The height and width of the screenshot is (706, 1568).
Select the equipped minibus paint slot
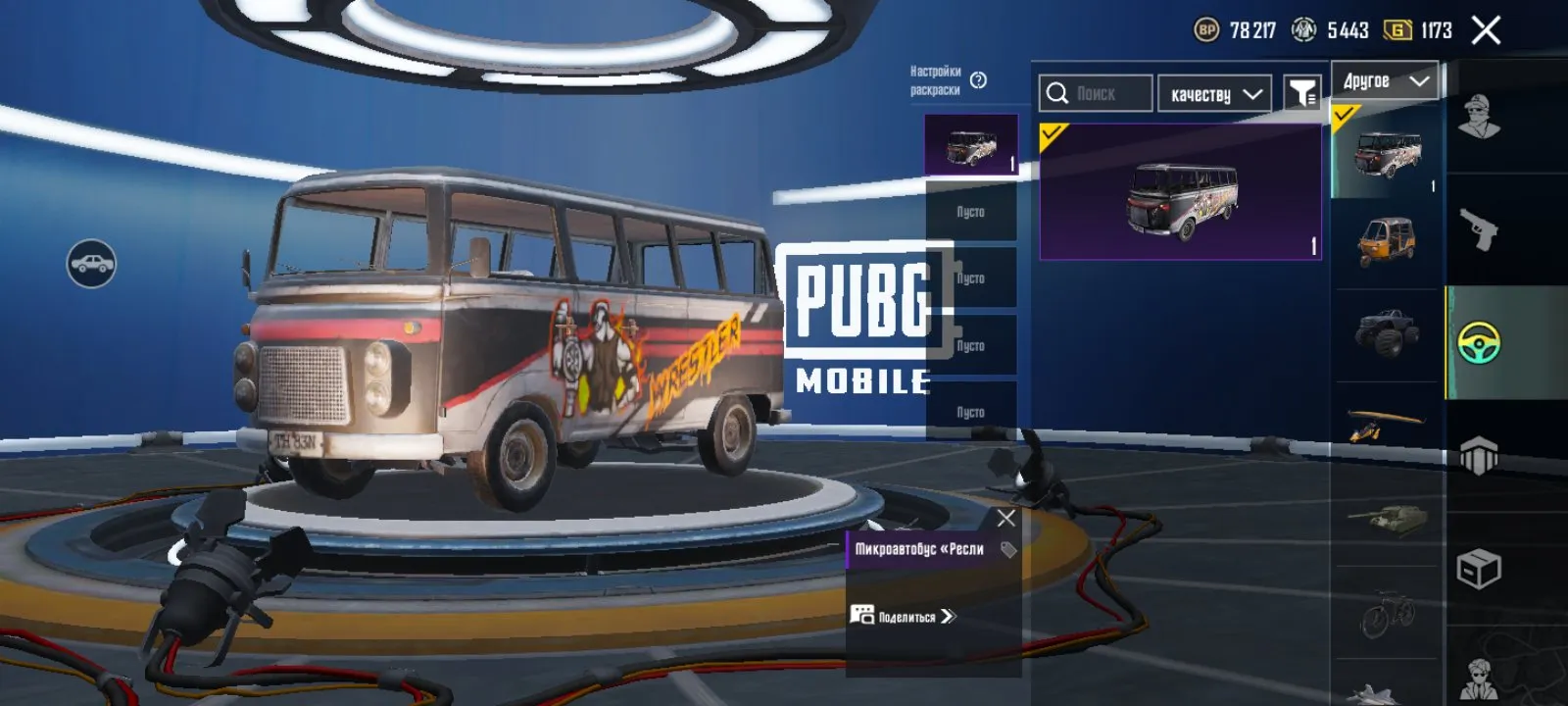[971, 145]
